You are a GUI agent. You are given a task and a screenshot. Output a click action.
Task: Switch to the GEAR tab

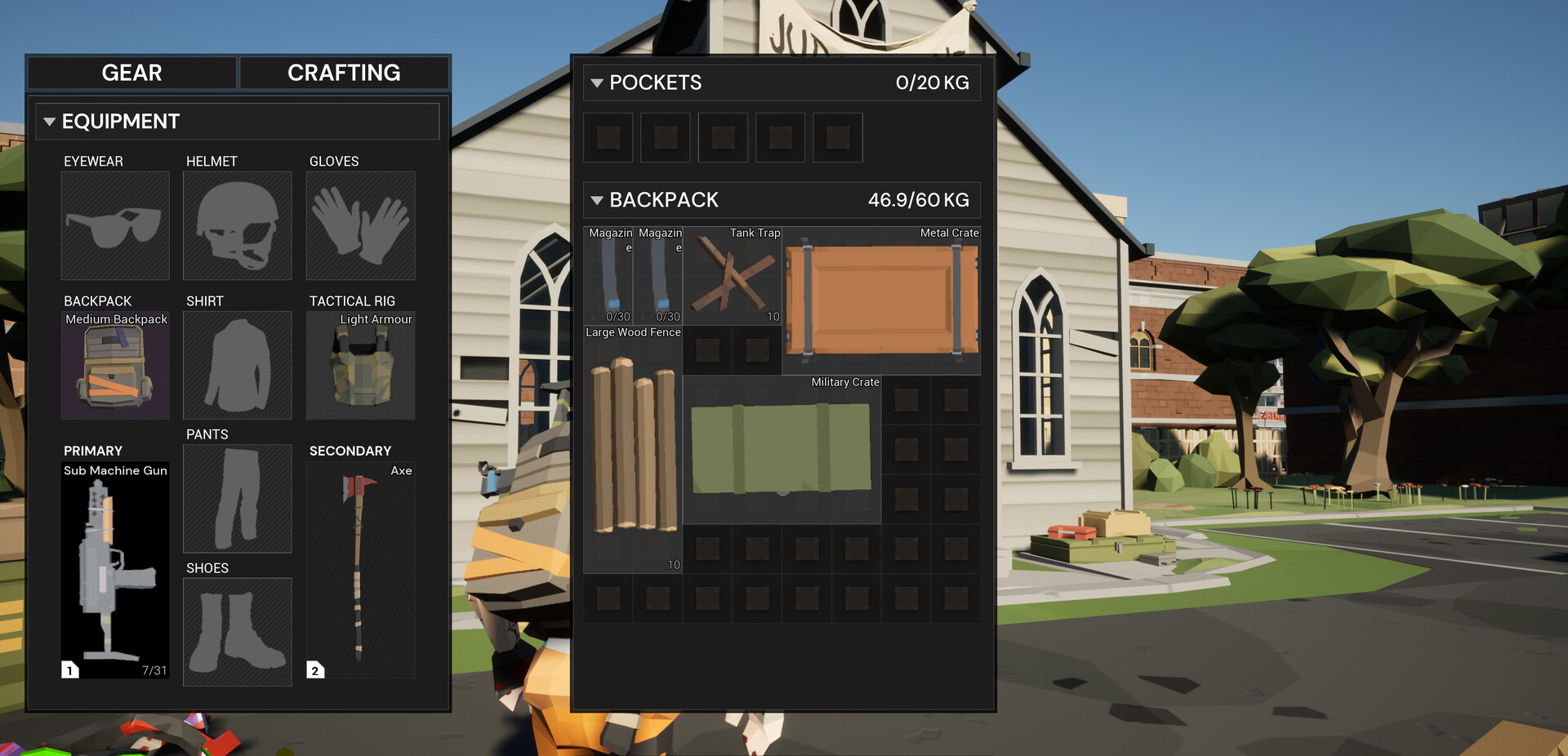tap(131, 73)
